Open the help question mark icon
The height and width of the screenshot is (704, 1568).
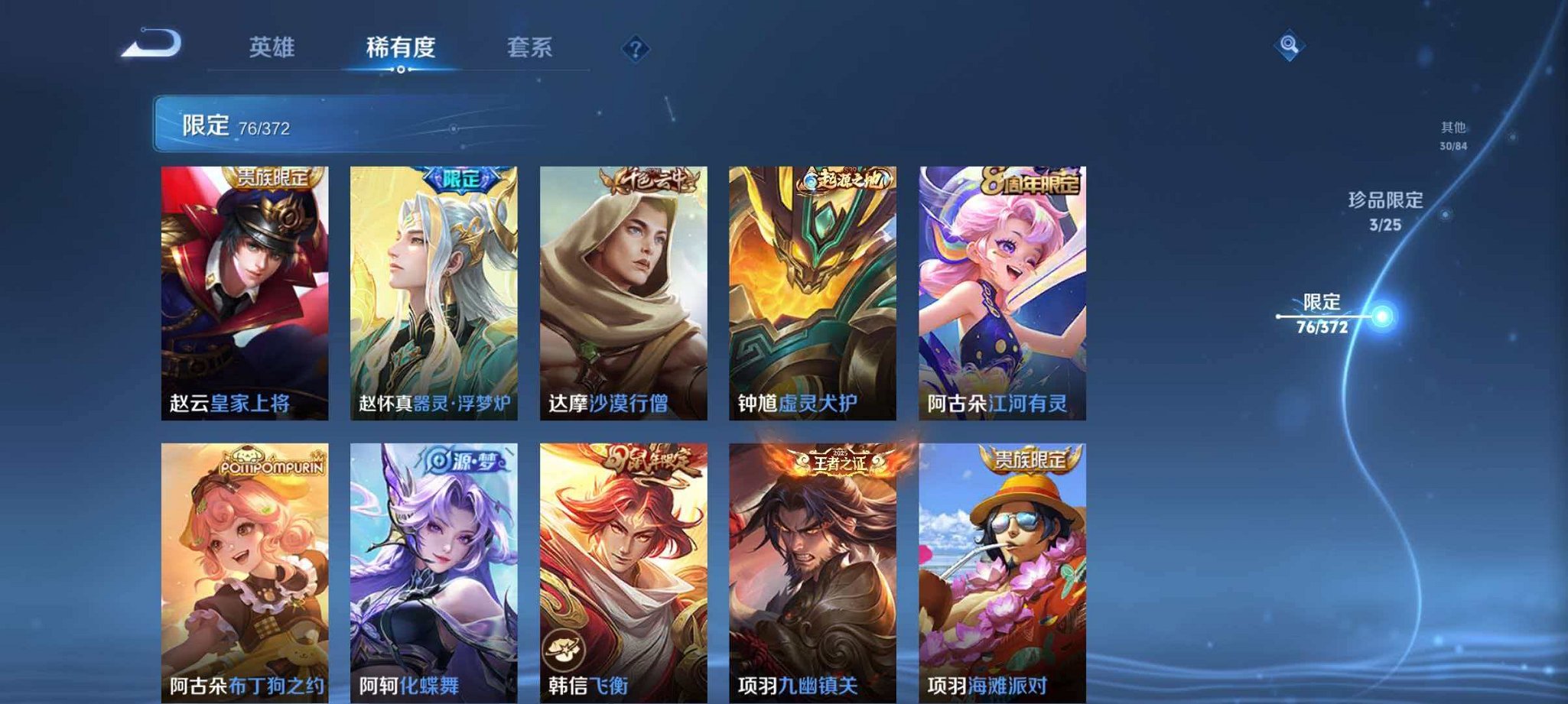pos(635,49)
